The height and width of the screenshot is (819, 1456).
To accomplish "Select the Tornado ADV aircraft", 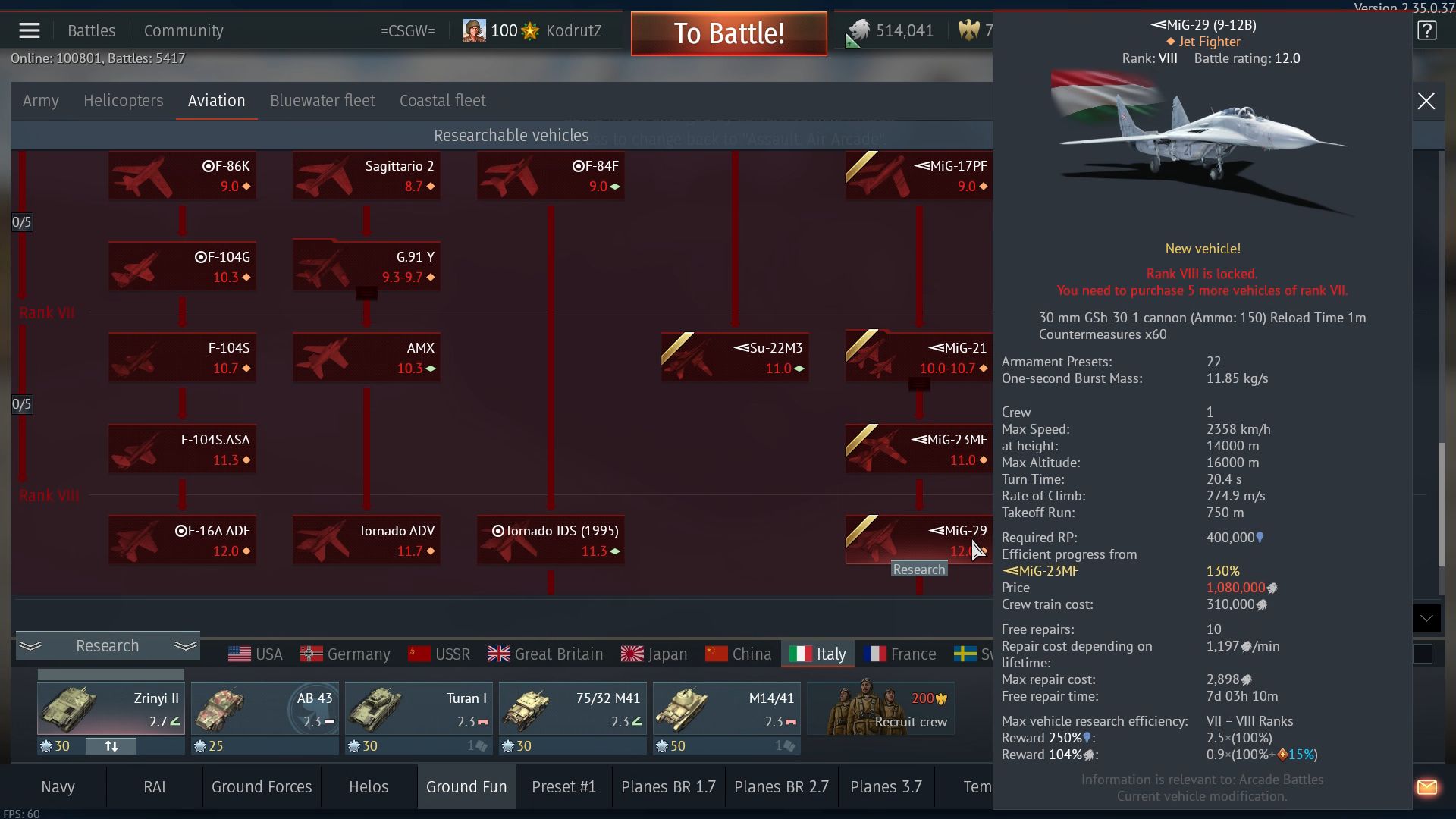I will click(x=366, y=540).
